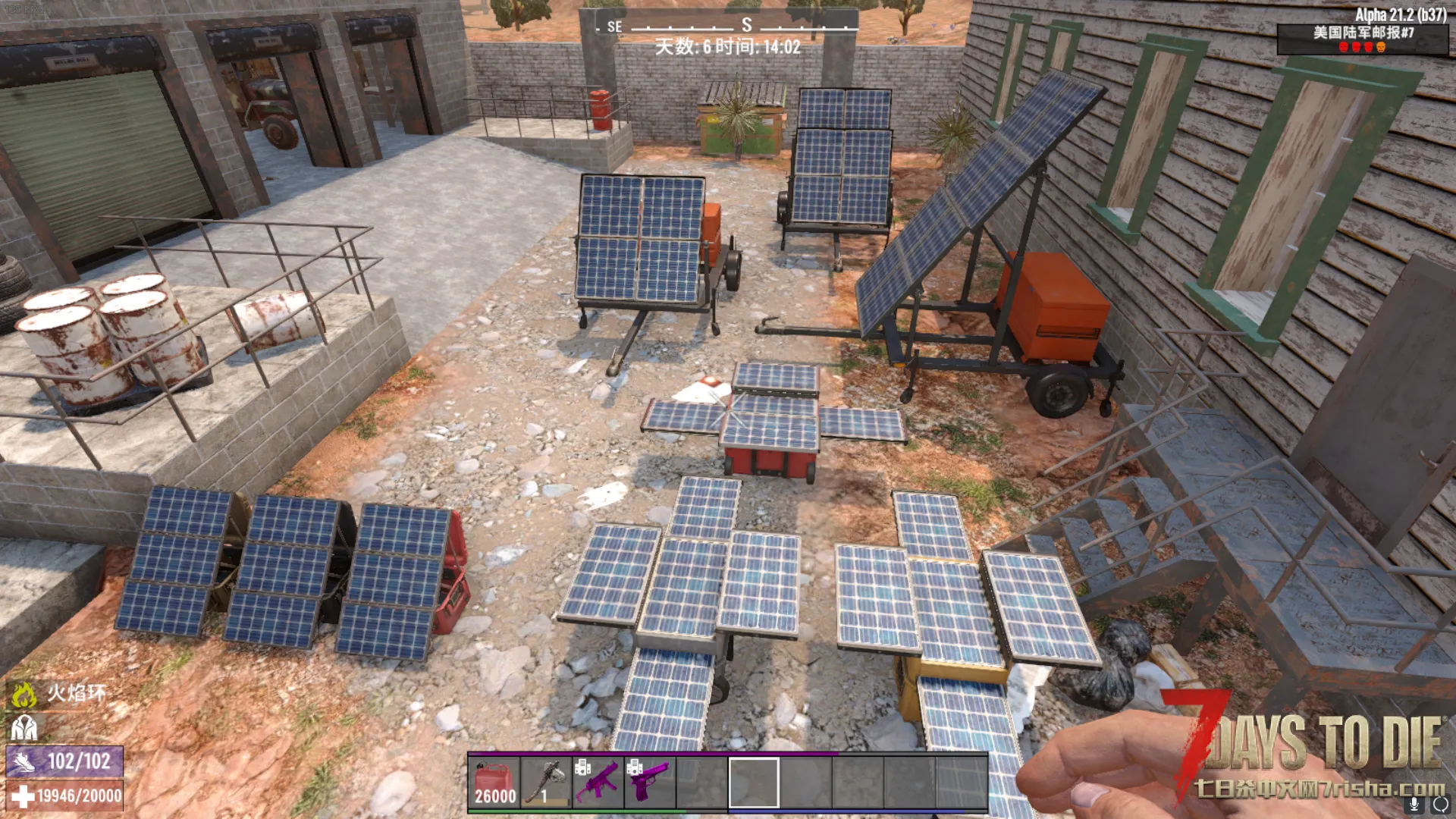Click the white jacket status icon

coord(24,728)
